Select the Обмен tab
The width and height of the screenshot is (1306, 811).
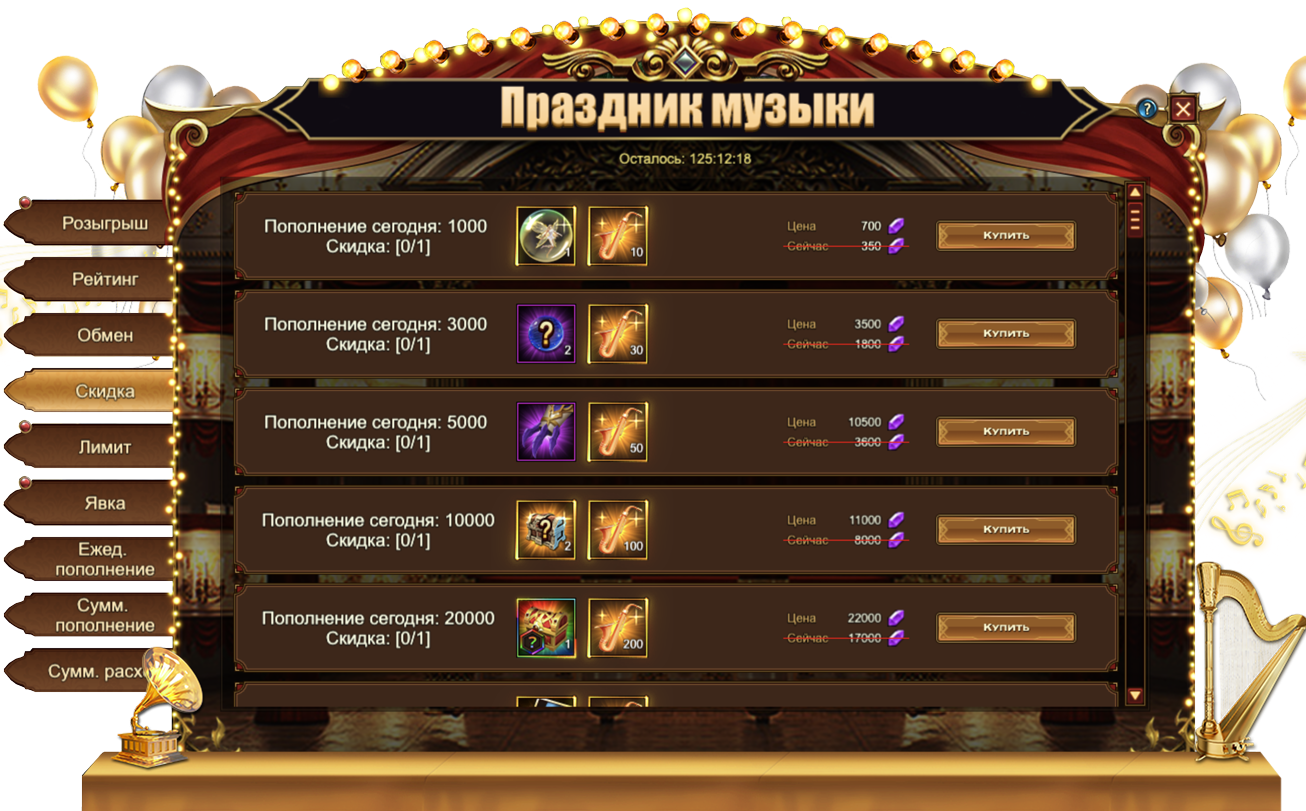coord(104,335)
